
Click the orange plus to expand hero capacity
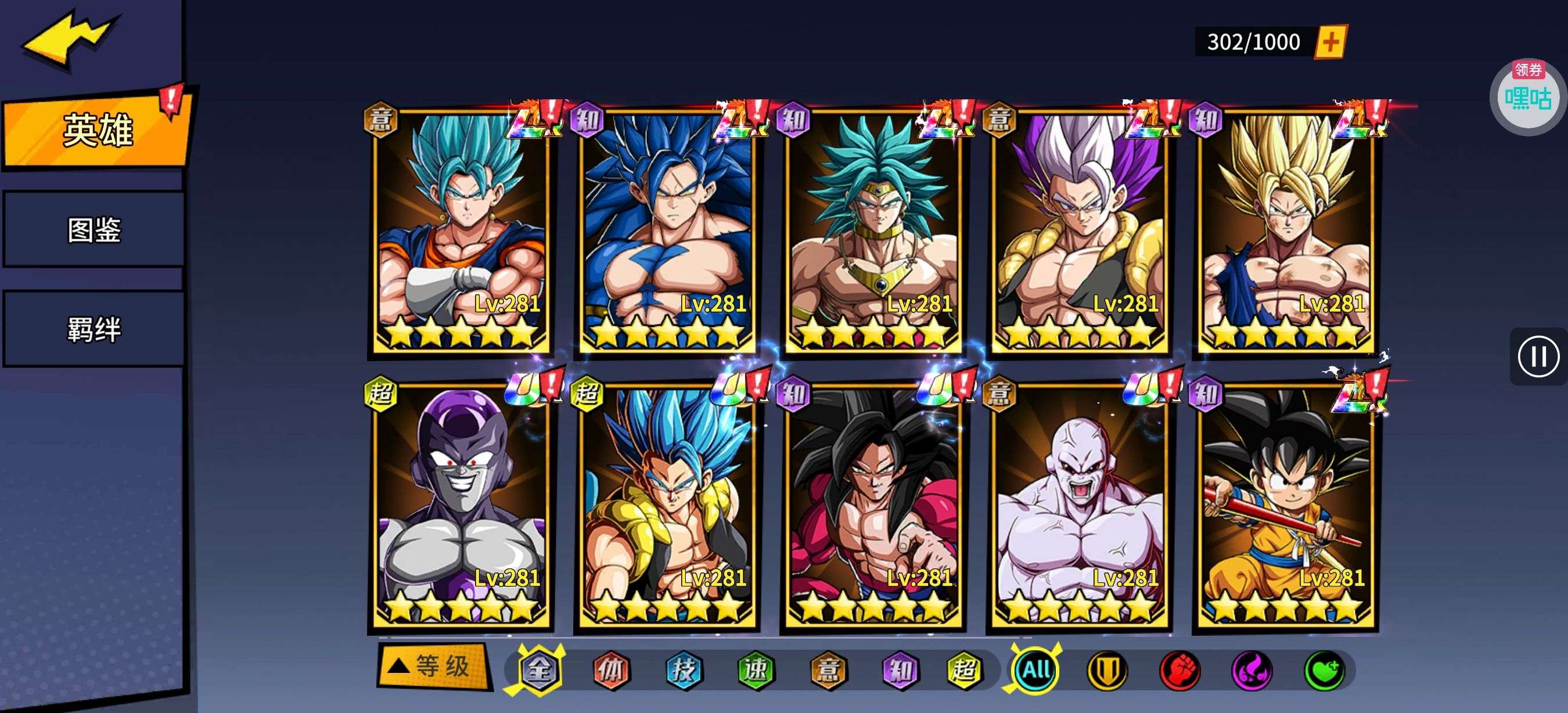[x=1330, y=42]
